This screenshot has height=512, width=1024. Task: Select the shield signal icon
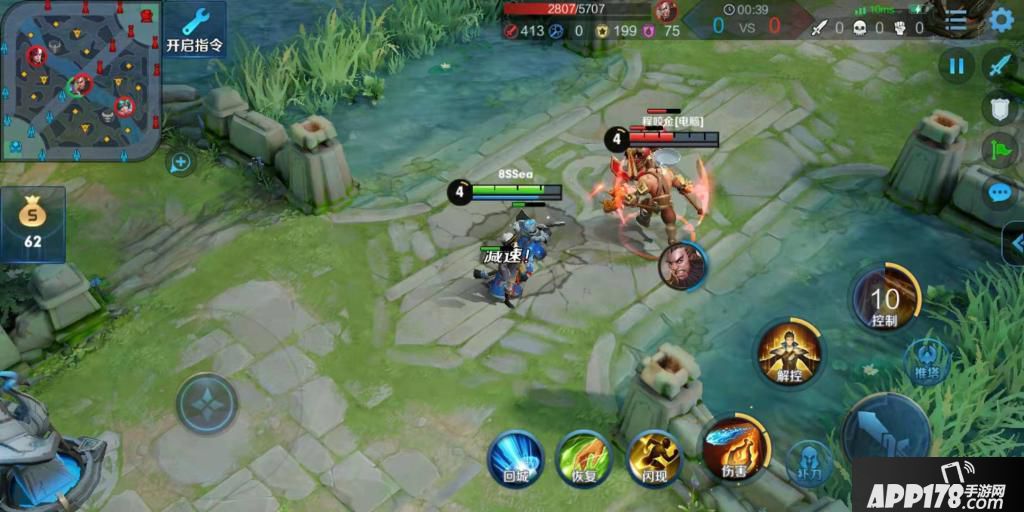tap(1000, 108)
